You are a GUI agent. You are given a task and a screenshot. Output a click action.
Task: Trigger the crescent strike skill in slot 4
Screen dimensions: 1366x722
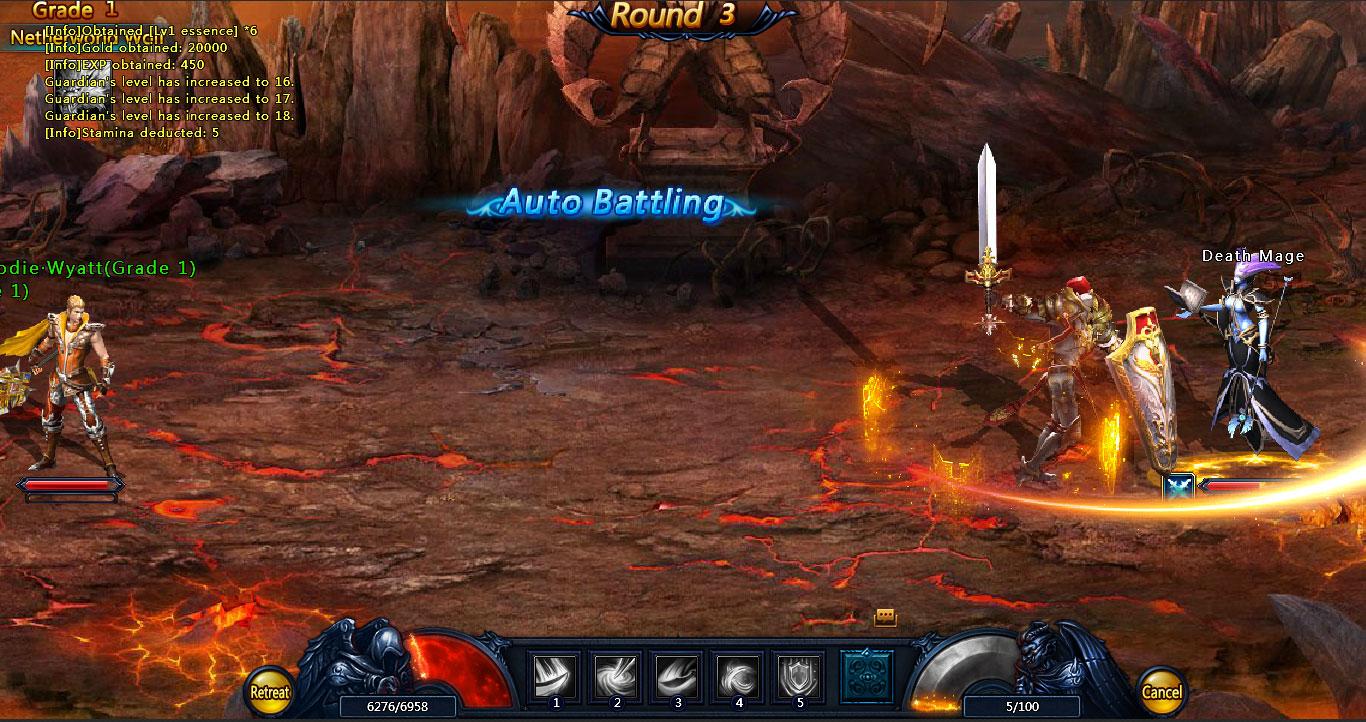738,676
